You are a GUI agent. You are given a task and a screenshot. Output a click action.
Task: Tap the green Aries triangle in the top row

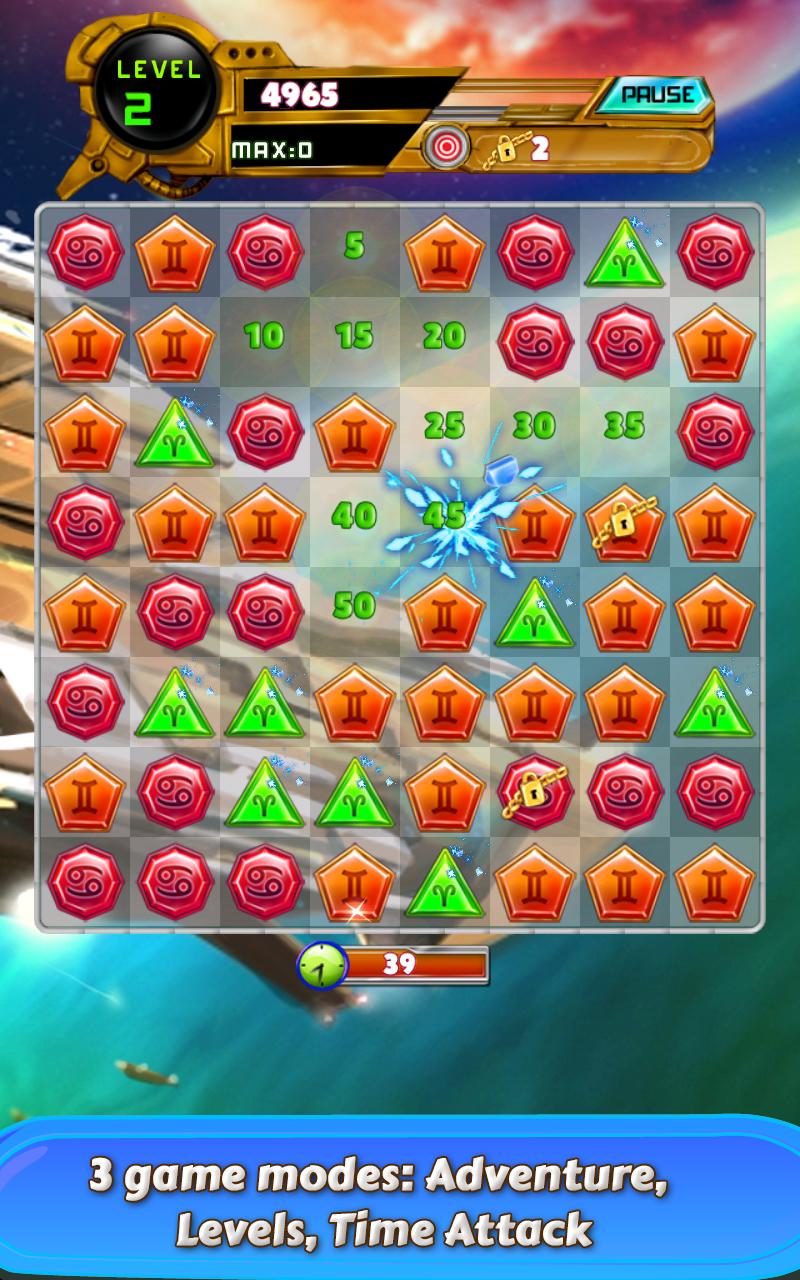(624, 254)
